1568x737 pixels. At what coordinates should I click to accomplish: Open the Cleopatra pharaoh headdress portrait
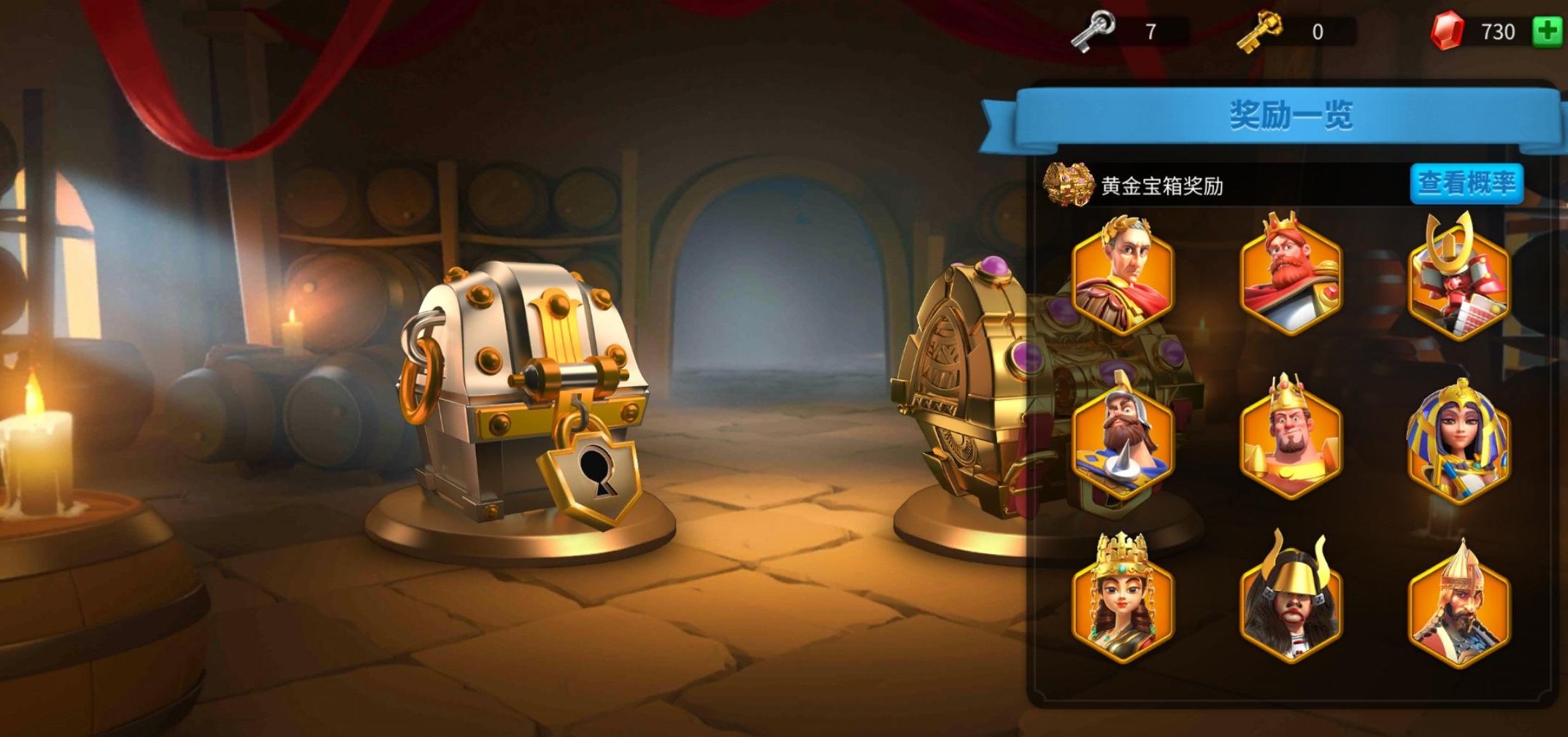pos(1458,439)
